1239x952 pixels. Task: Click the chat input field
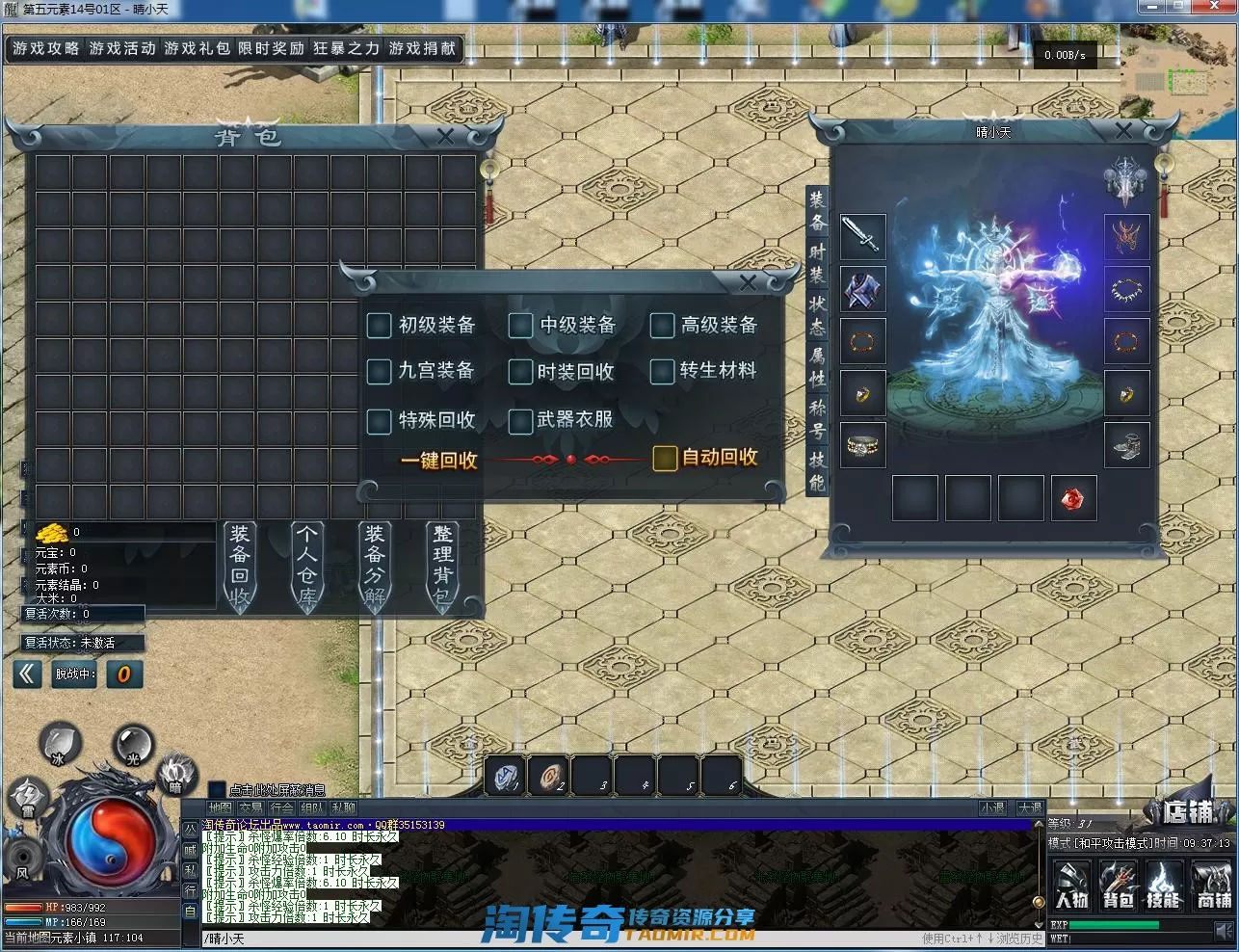point(559,939)
